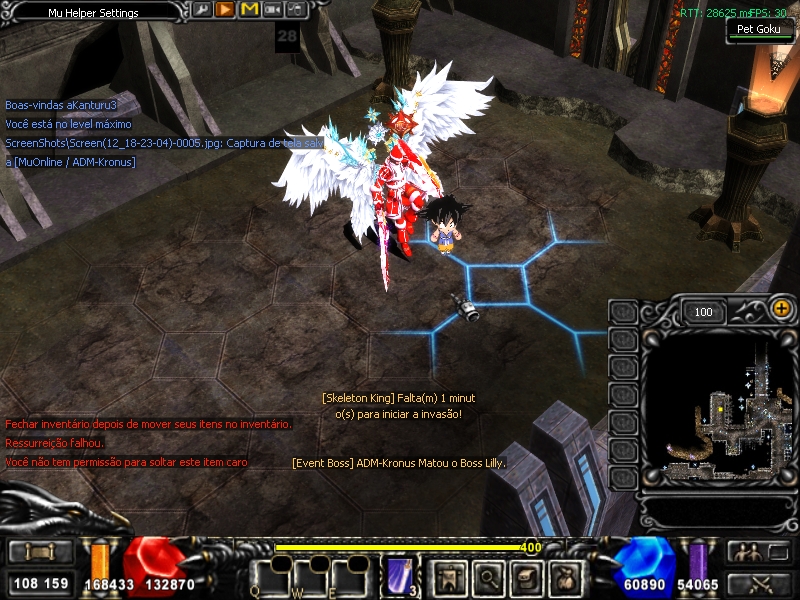Open the inventory bag icon
This screenshot has width=800, height=600.
(x=567, y=576)
